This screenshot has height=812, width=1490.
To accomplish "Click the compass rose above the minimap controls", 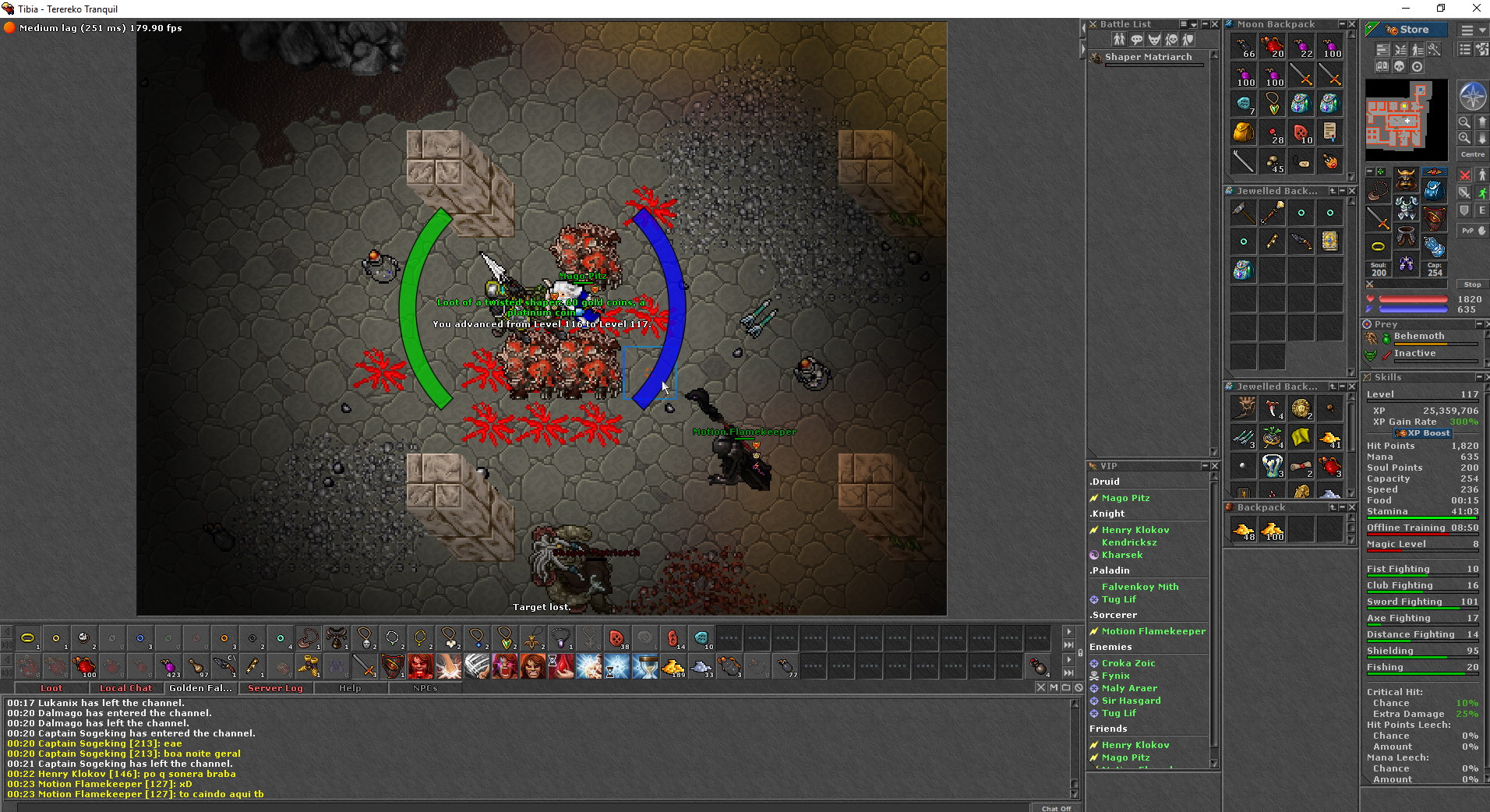I will (1472, 95).
